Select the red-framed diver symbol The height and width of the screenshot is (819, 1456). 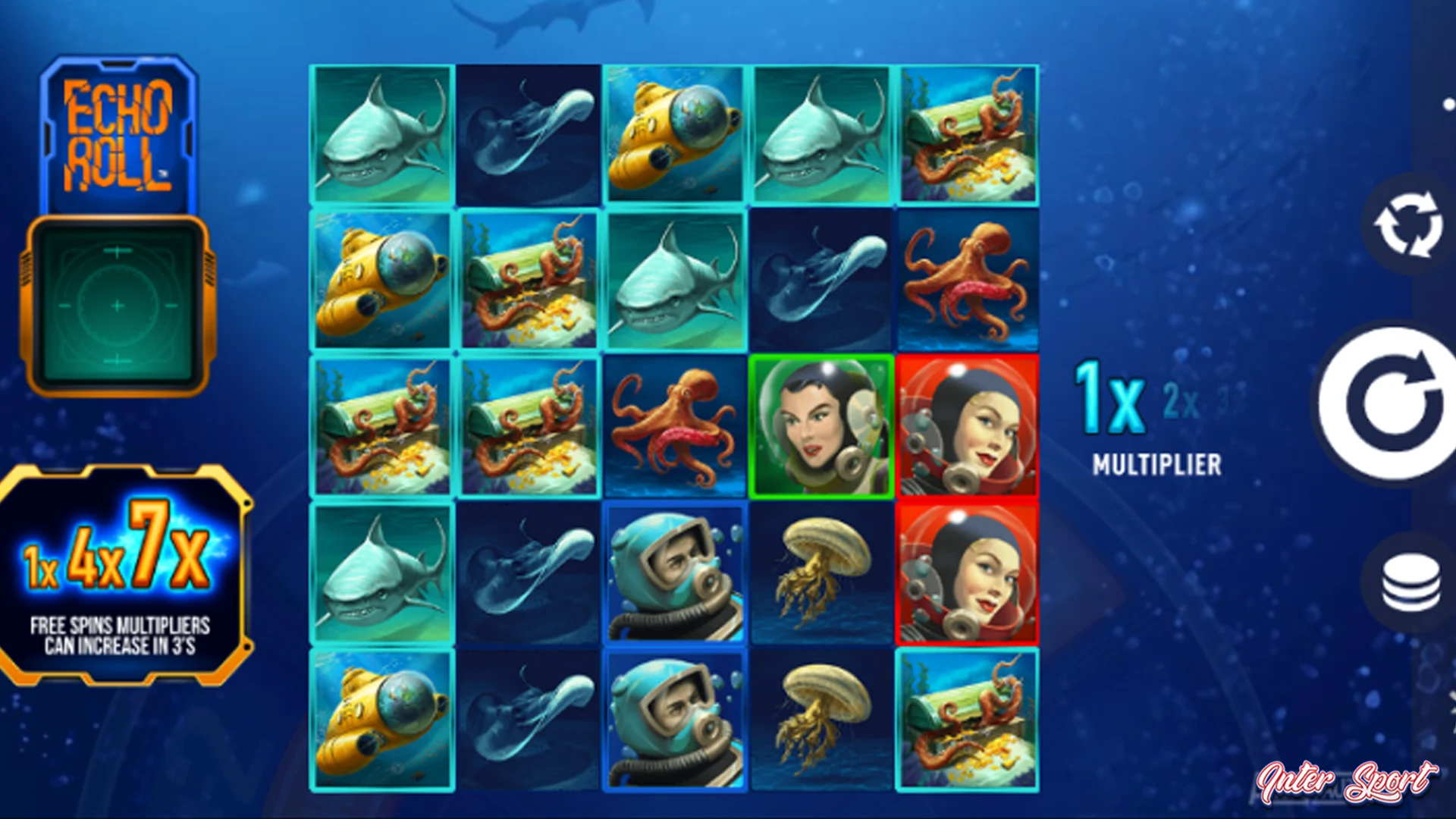967,425
